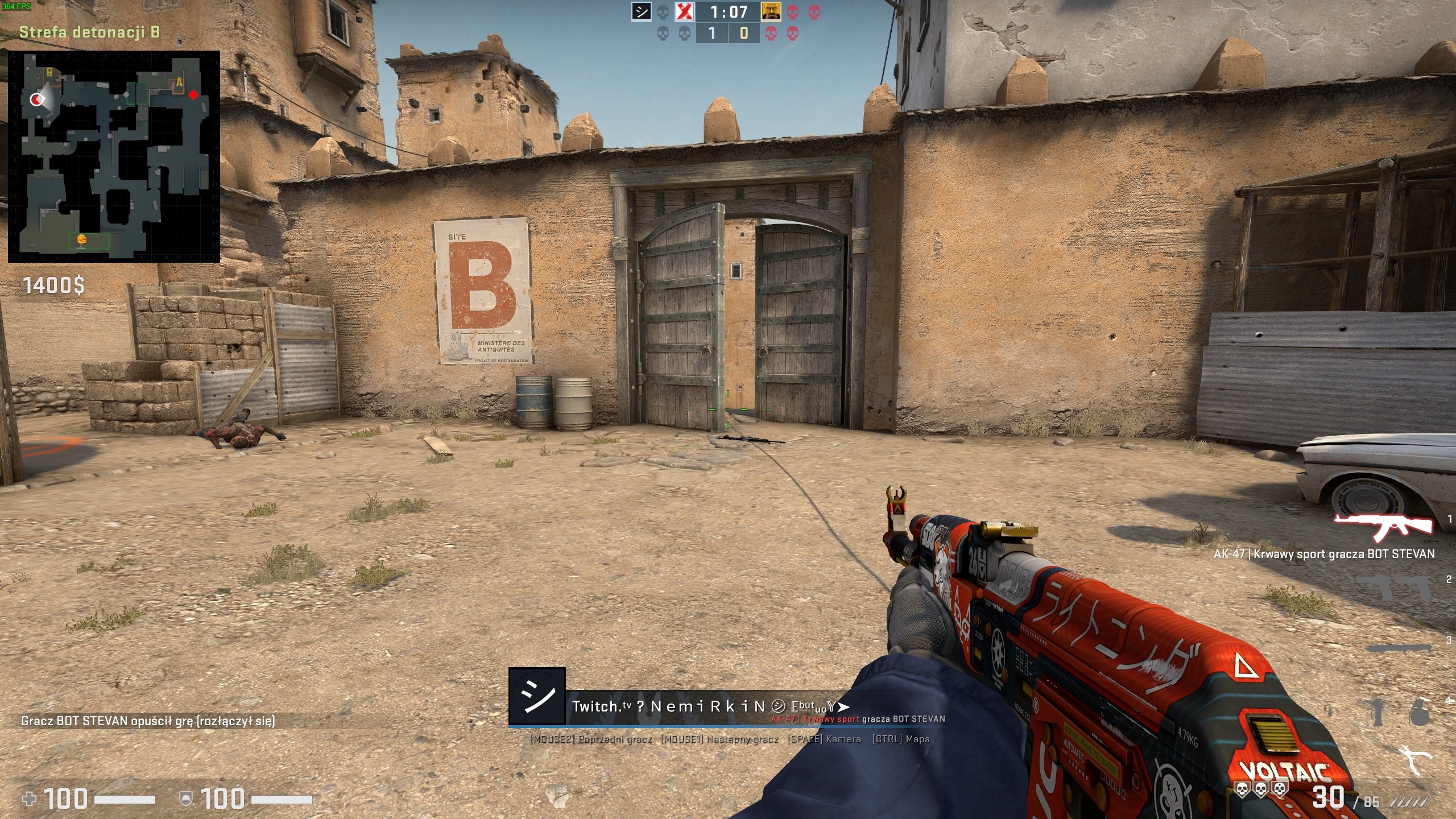Viewport: 1456px width, 819px height.
Task: Select the red X avatar in scoreboard
Action: (685, 12)
